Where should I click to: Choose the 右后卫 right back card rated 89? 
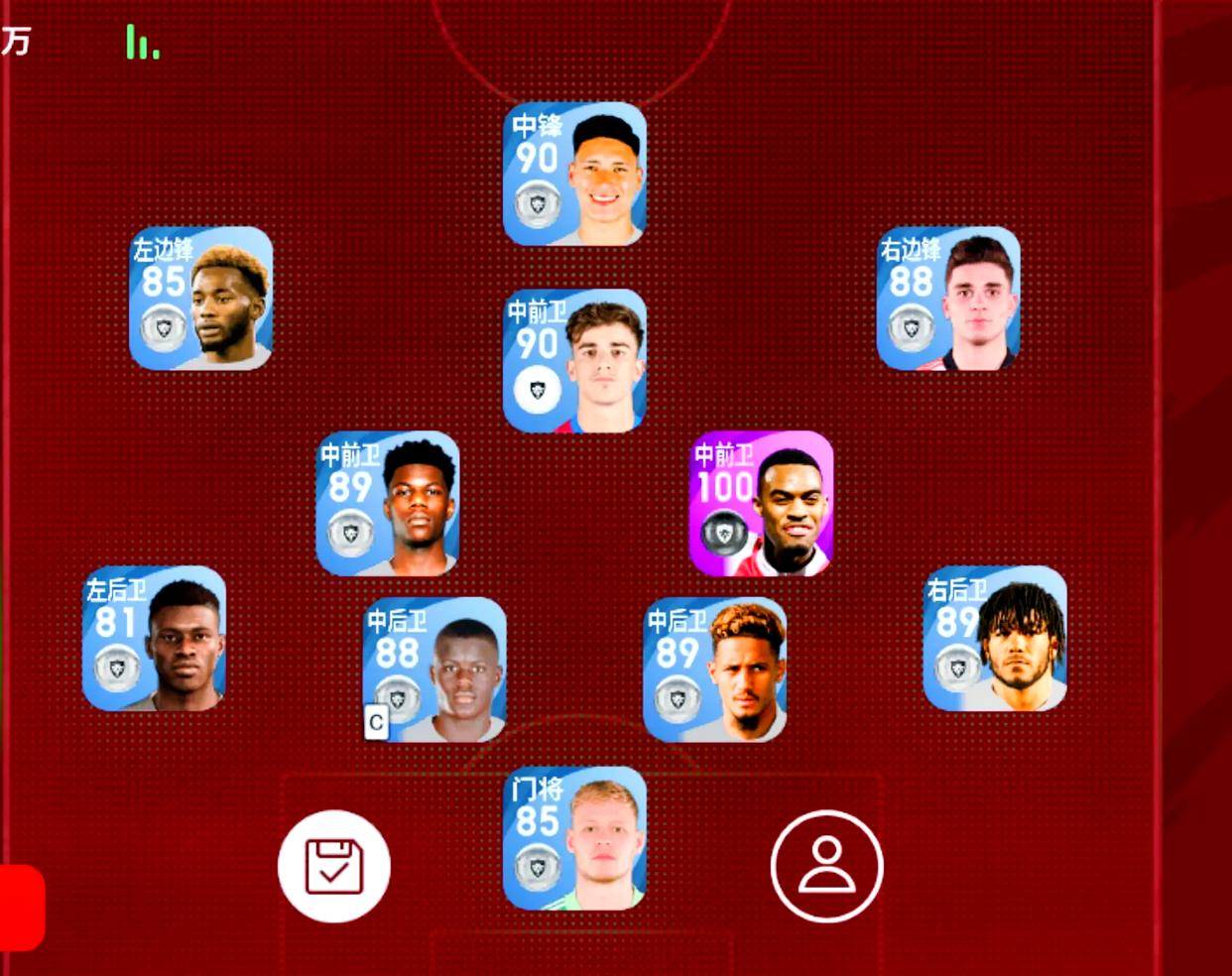pos(995,639)
